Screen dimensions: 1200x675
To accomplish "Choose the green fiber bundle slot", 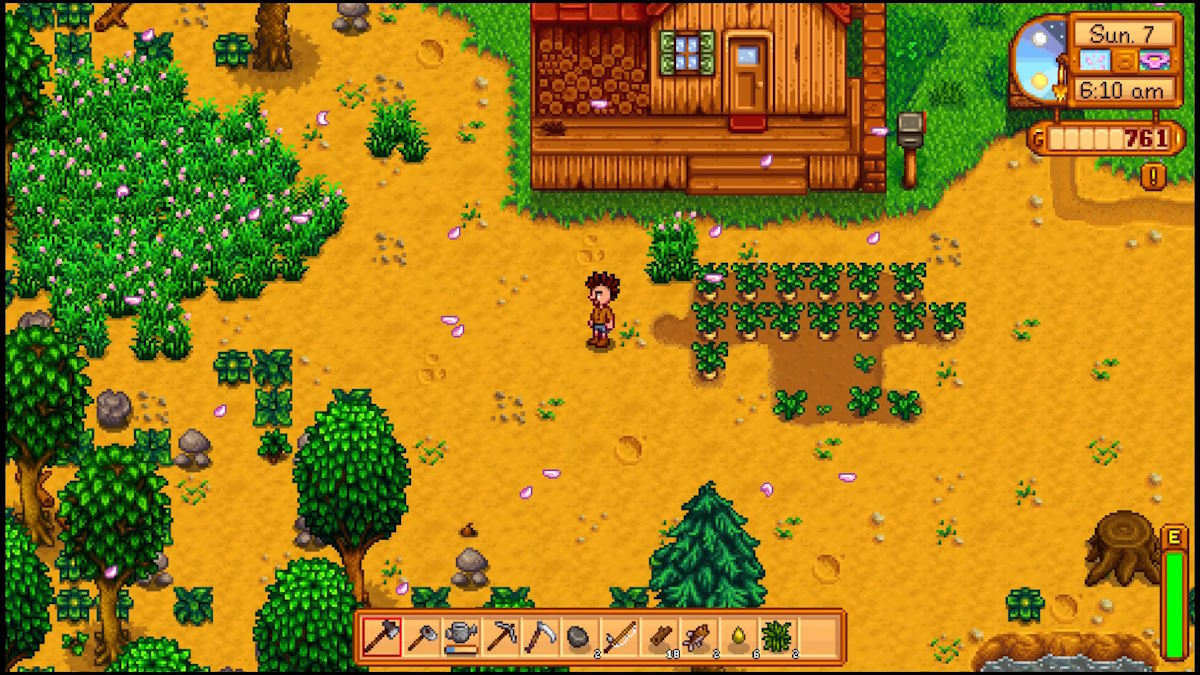I will 778,636.
